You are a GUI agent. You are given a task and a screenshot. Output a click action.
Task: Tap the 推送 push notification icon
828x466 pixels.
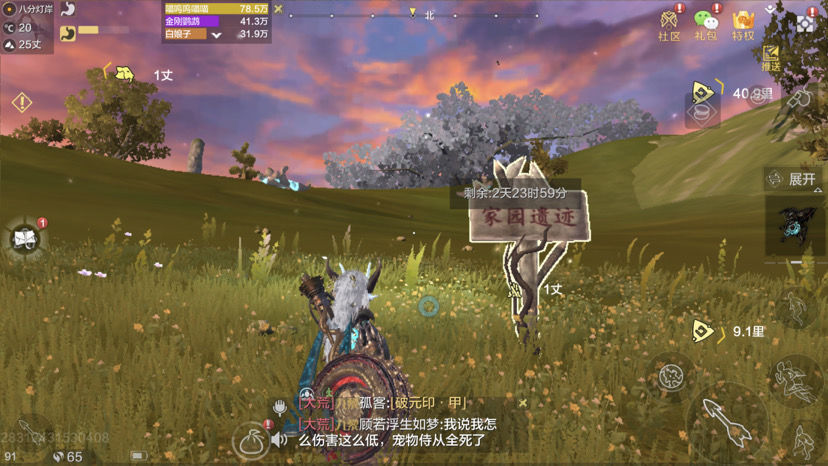[771, 57]
